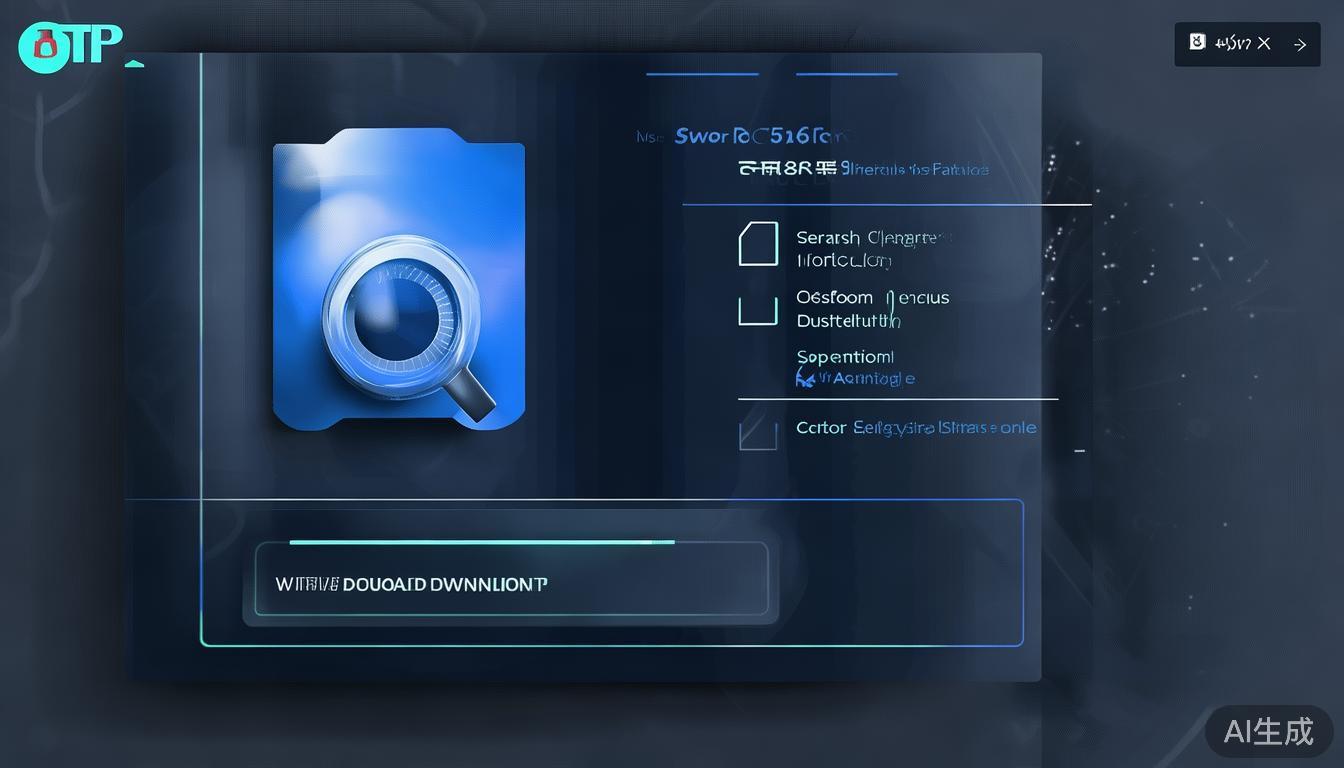1344x768 pixels.
Task: Click the small white face icon
Action: pyautogui.click(x=1197, y=42)
